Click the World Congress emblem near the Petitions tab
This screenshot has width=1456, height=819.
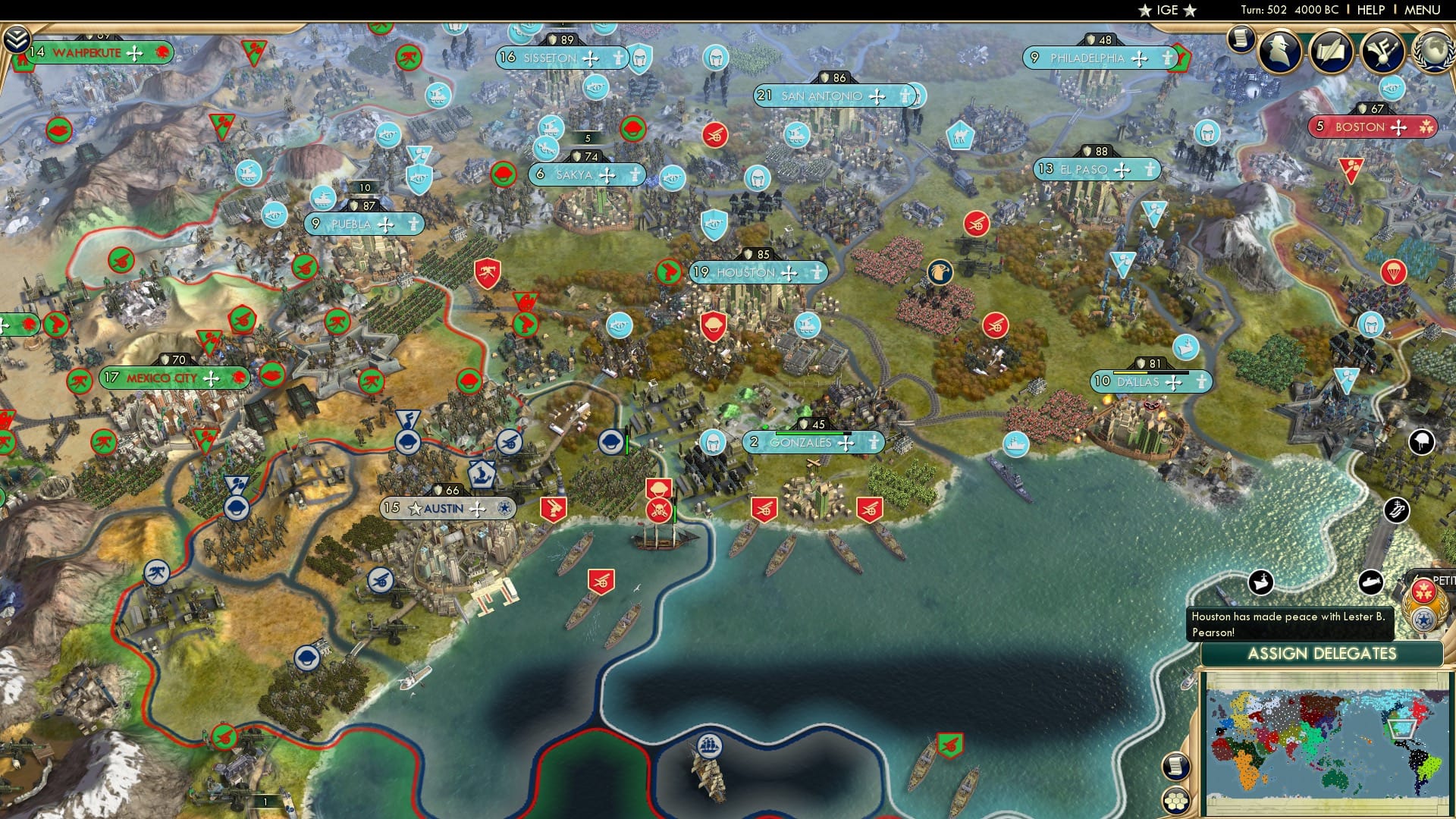(x=1423, y=606)
